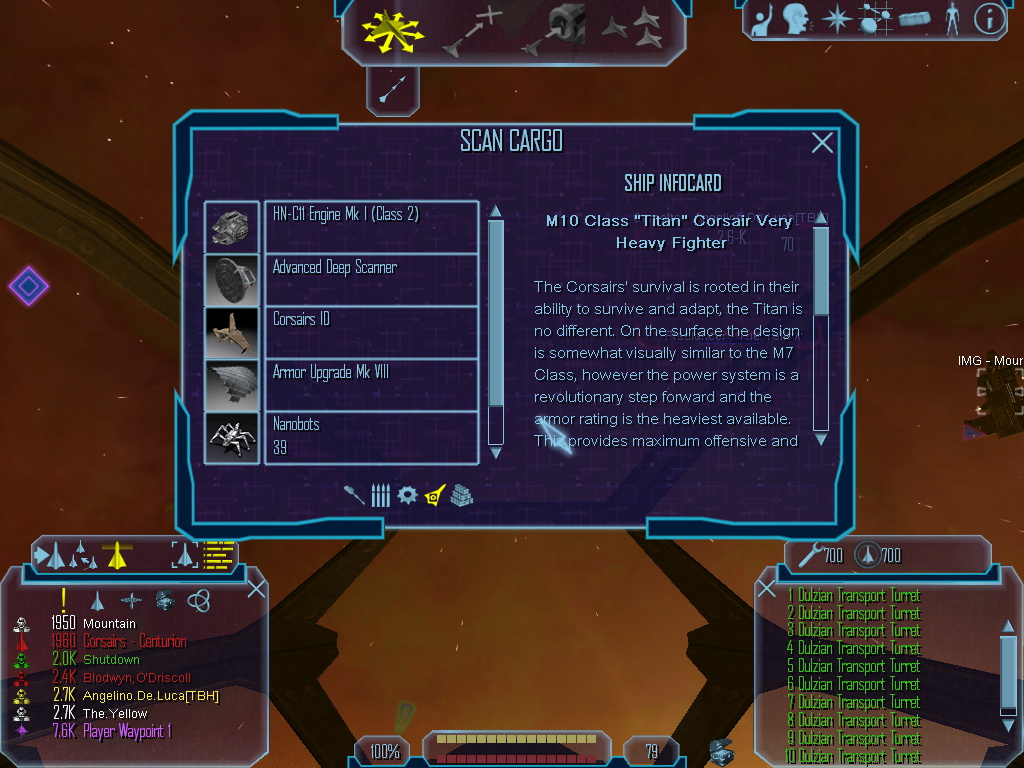Filter the scan to gear-icon equipment
The width and height of the screenshot is (1024, 768).
click(407, 495)
